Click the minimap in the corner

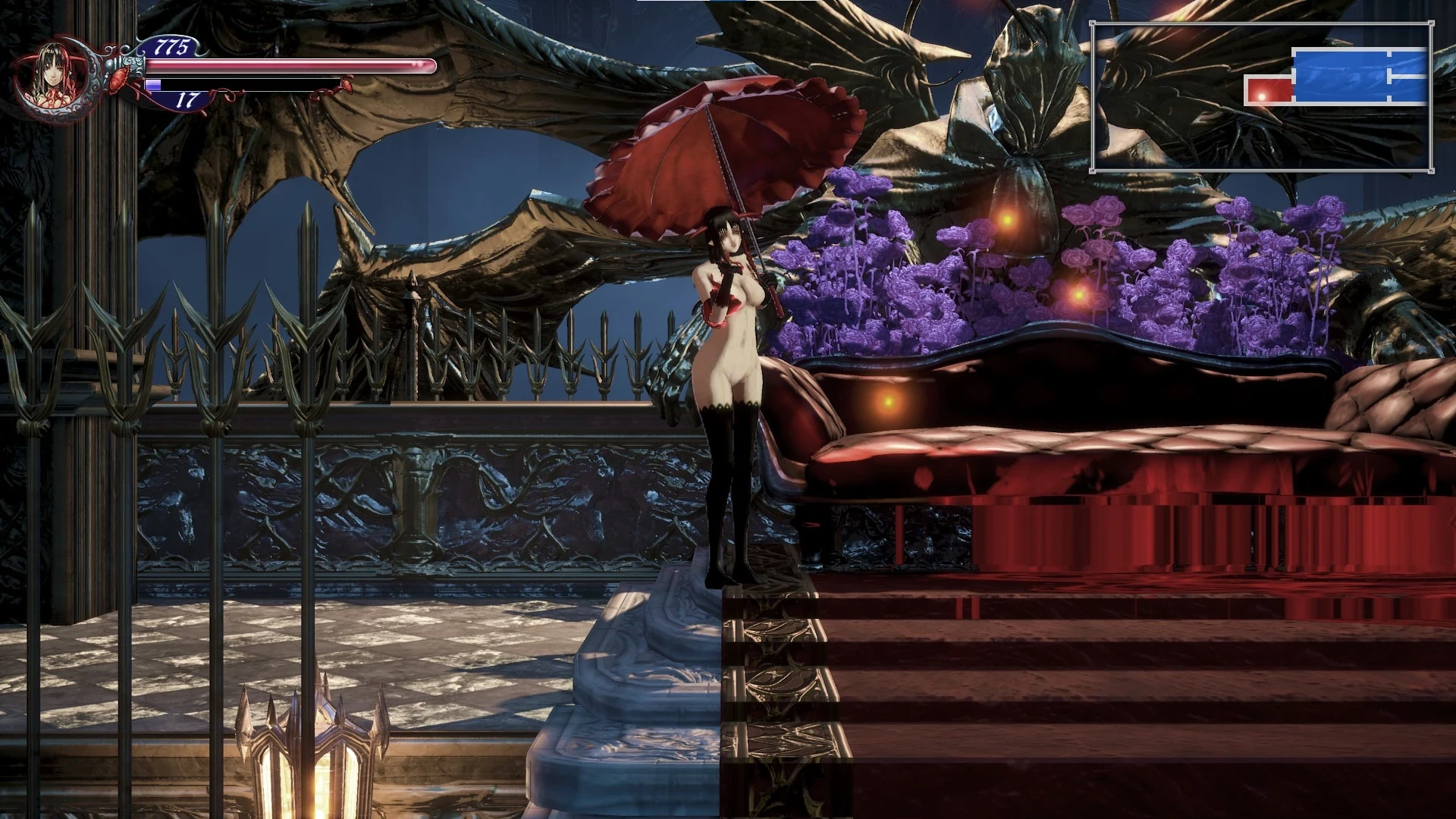click(x=1261, y=96)
